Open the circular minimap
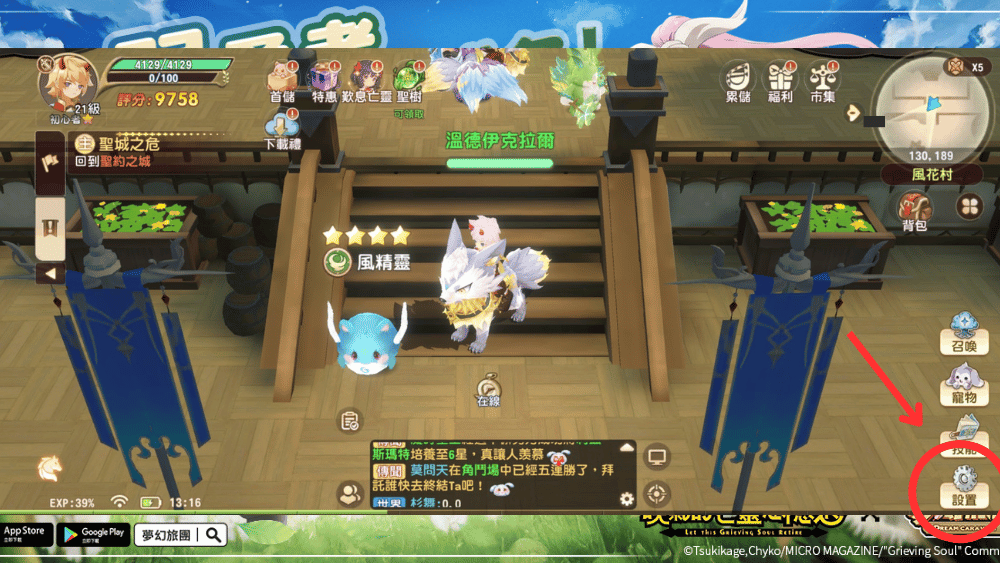1000x563 pixels. point(929,106)
